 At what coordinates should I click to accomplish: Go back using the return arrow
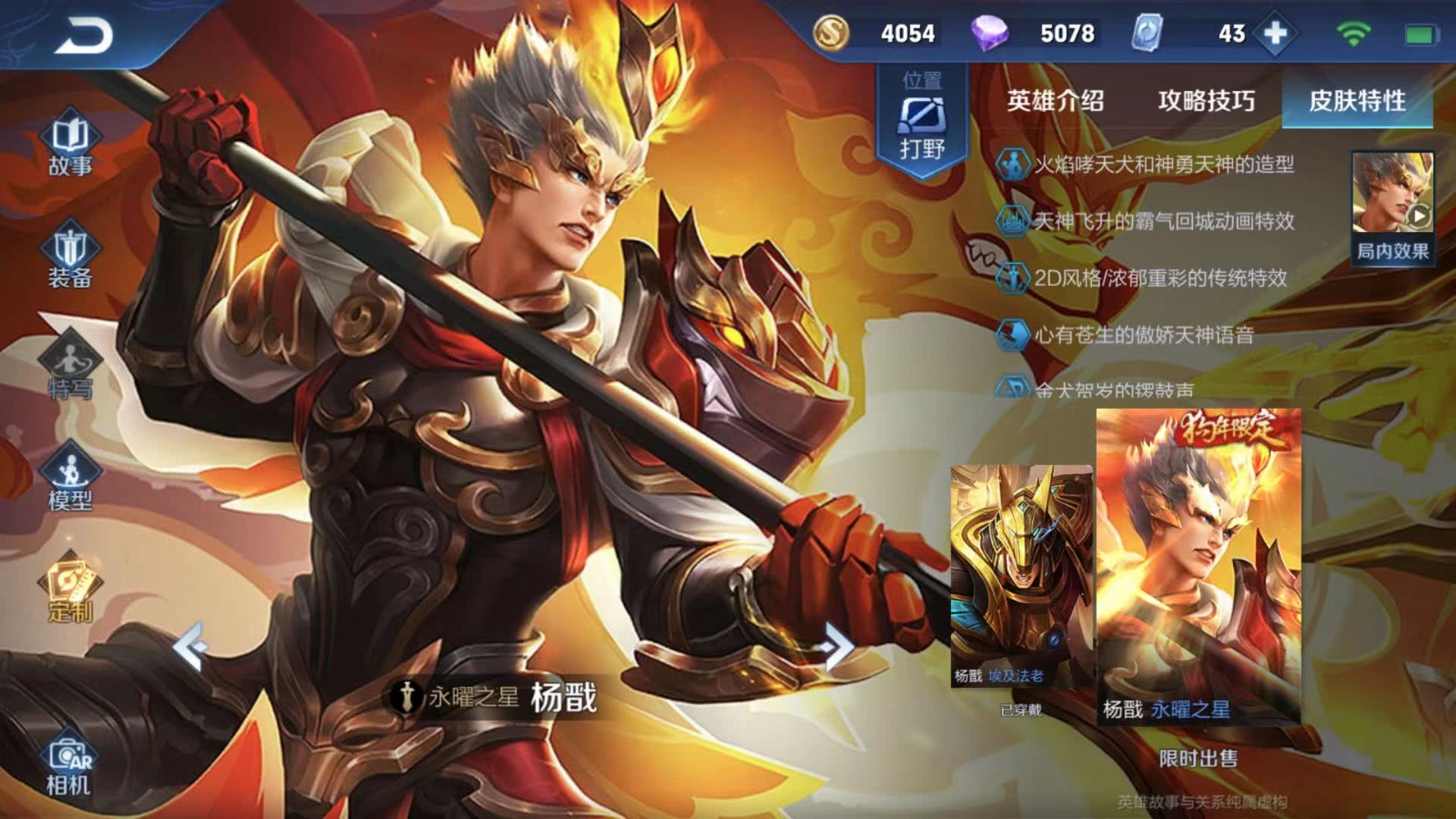83,36
